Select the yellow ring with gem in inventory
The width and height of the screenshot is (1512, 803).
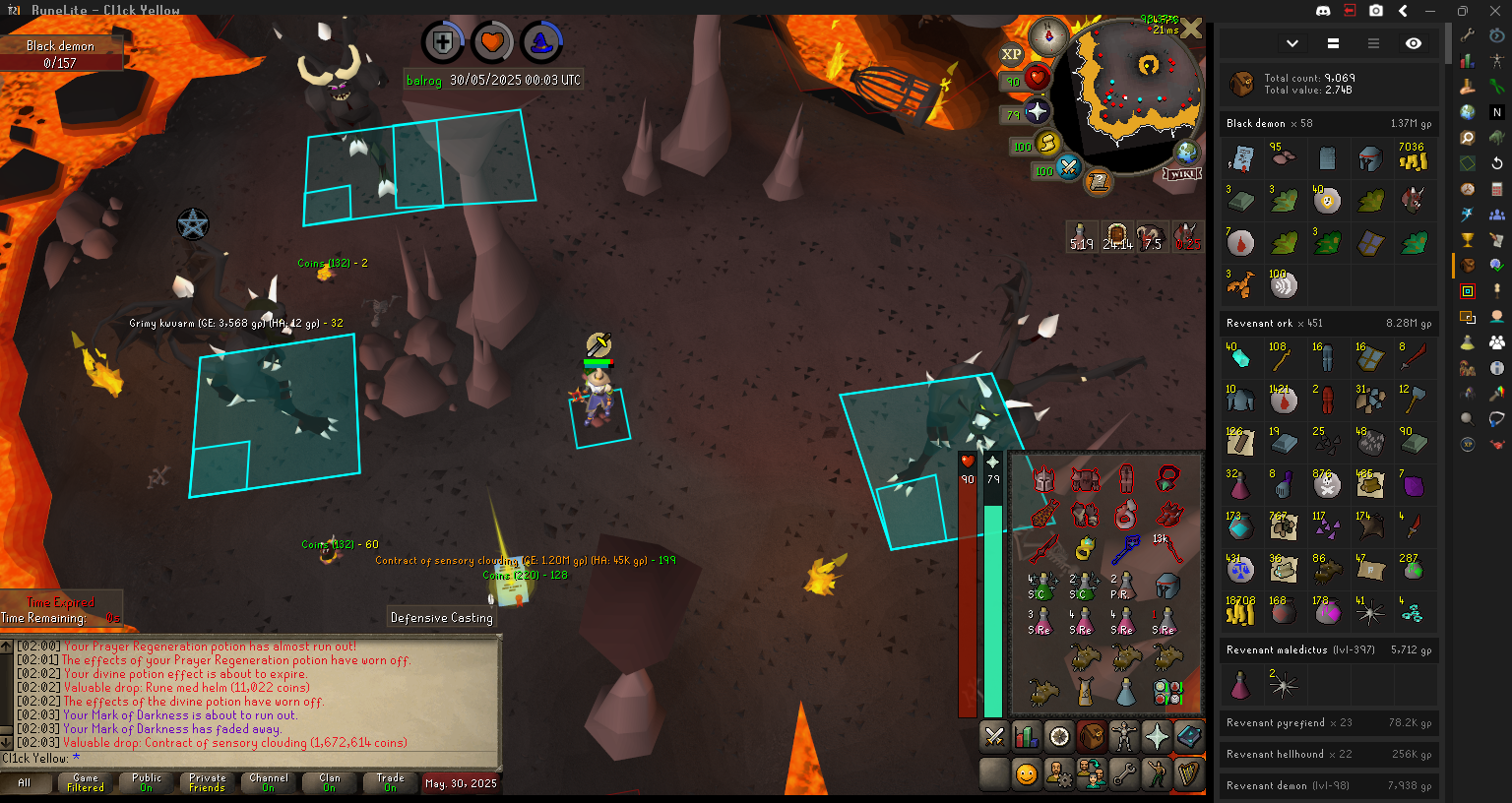1085,548
